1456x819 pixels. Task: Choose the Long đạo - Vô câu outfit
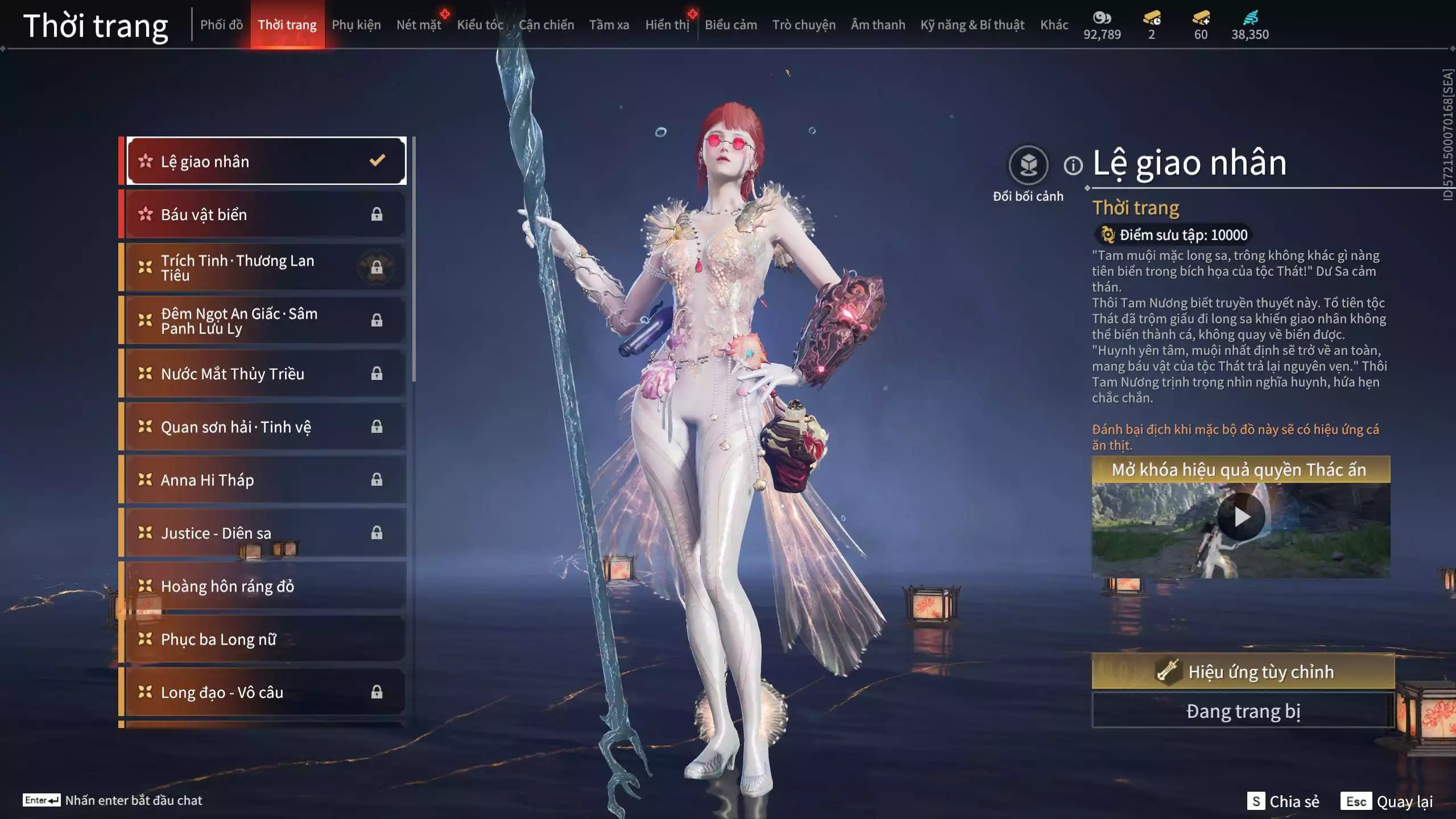pos(265,692)
